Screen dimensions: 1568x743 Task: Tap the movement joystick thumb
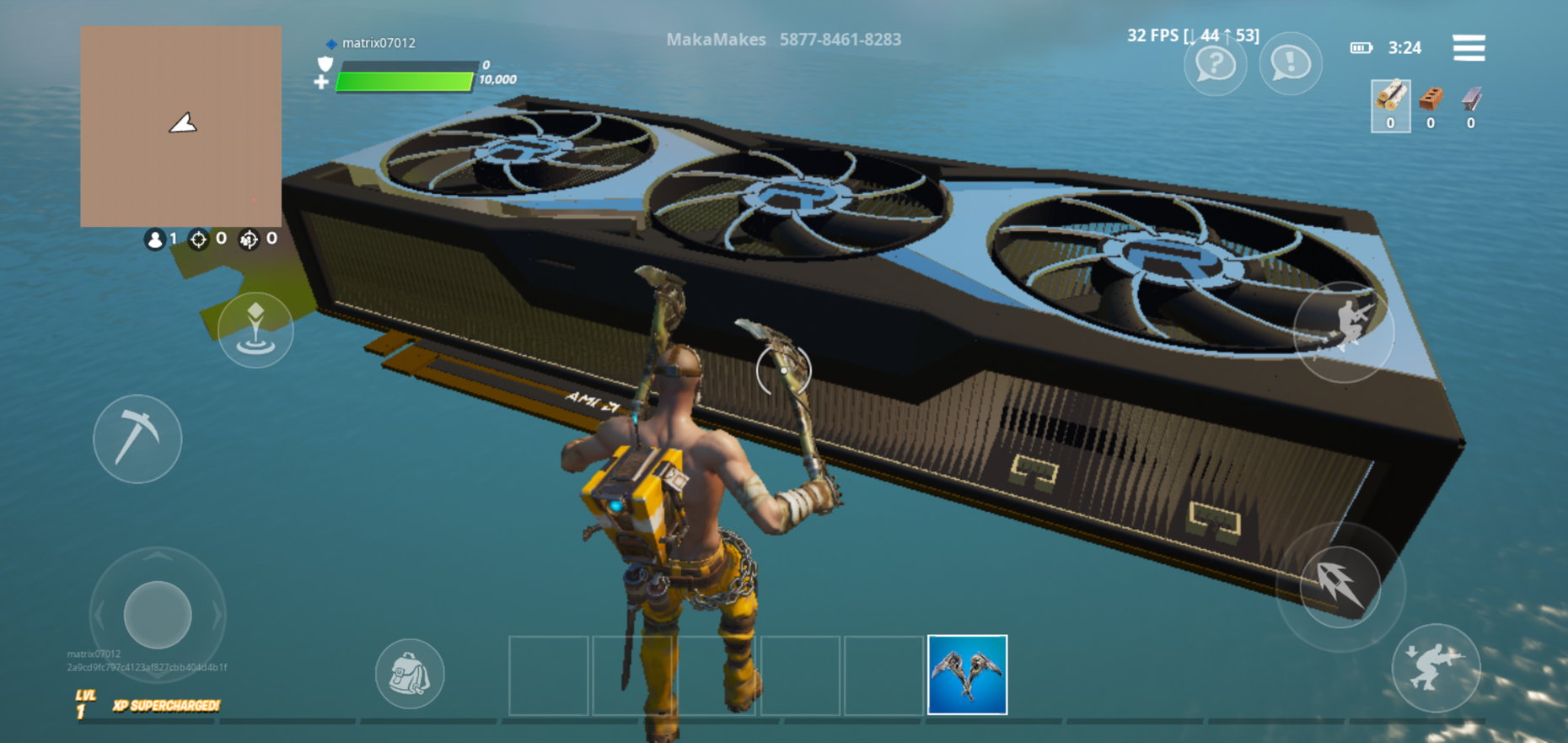158,614
